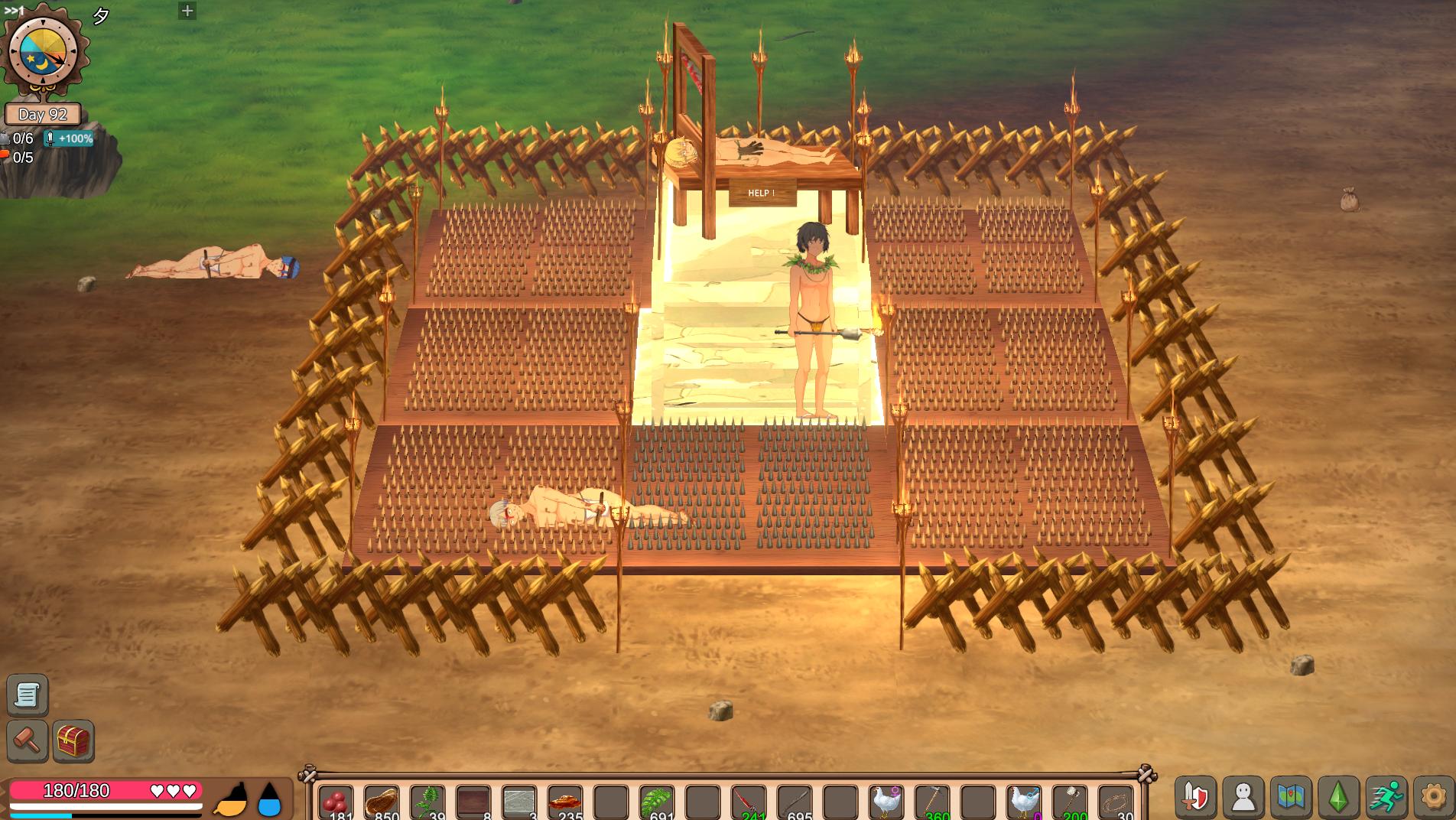Open the gear settings menu

click(x=1433, y=797)
